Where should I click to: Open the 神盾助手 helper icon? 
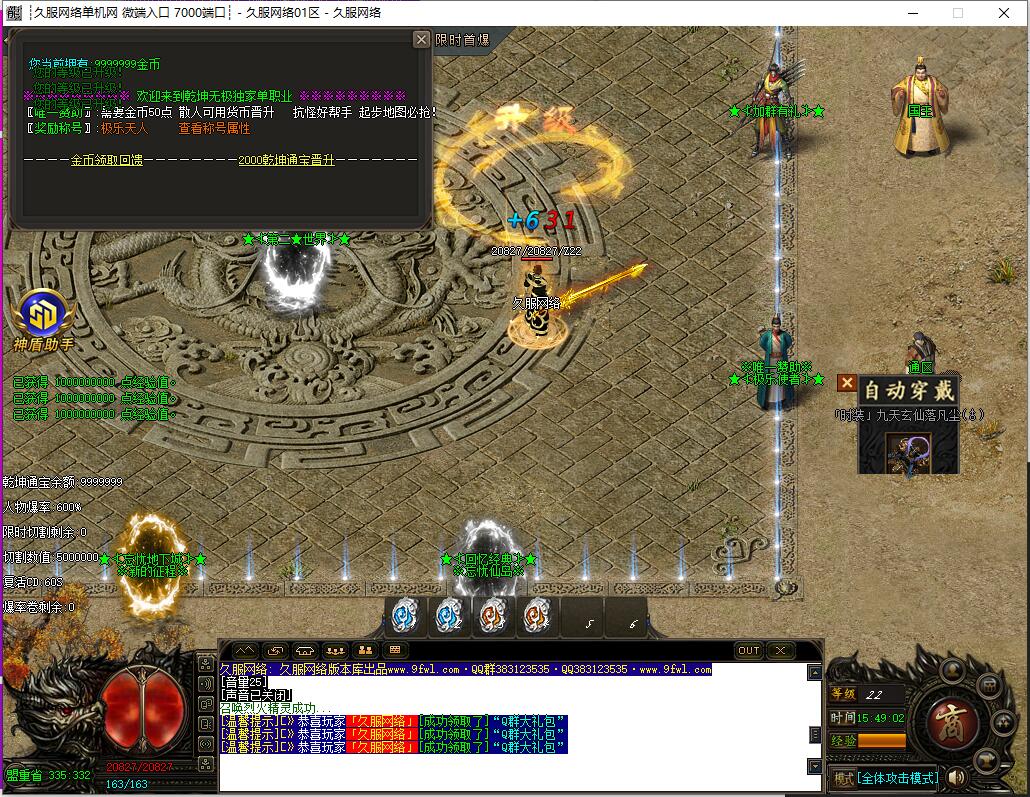(44, 314)
